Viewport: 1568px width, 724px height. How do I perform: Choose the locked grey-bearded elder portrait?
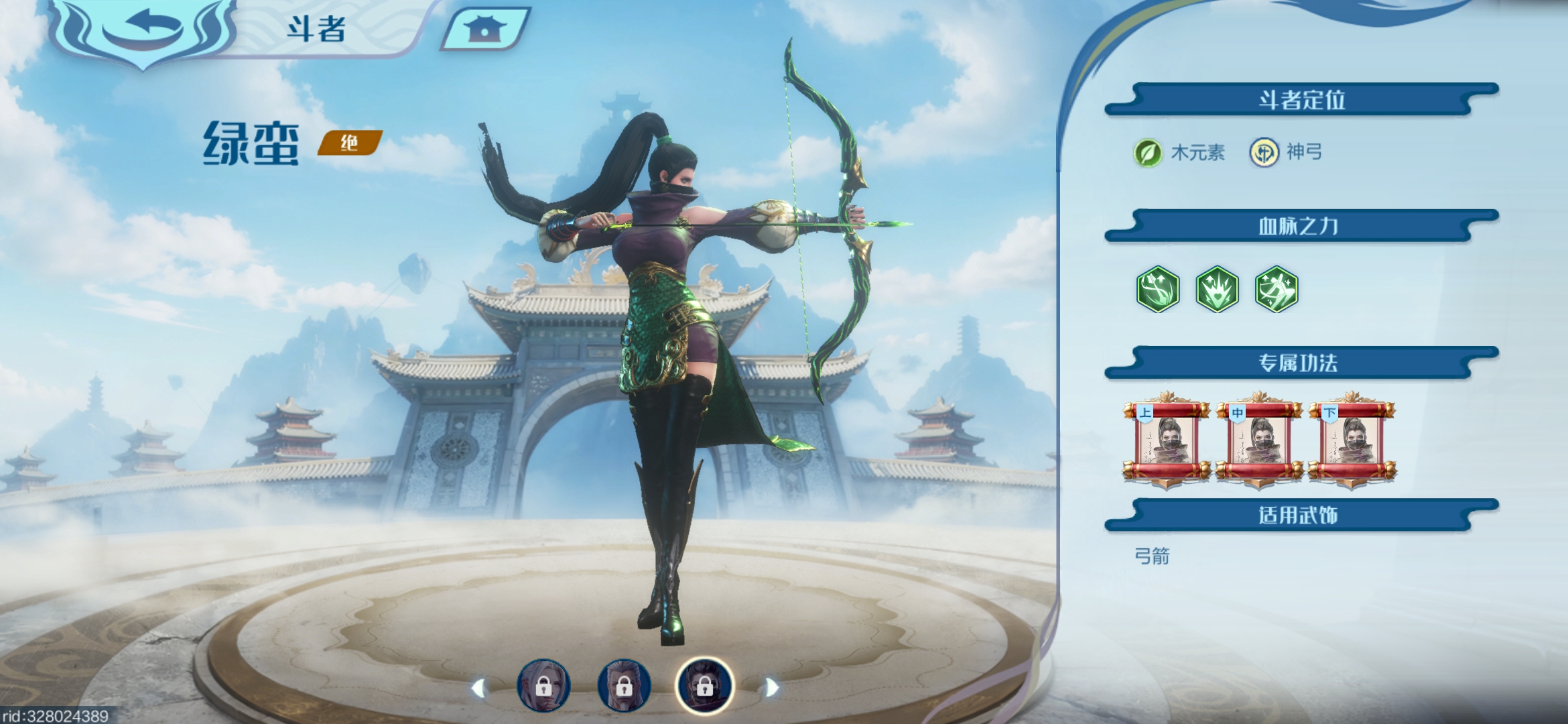click(624, 686)
